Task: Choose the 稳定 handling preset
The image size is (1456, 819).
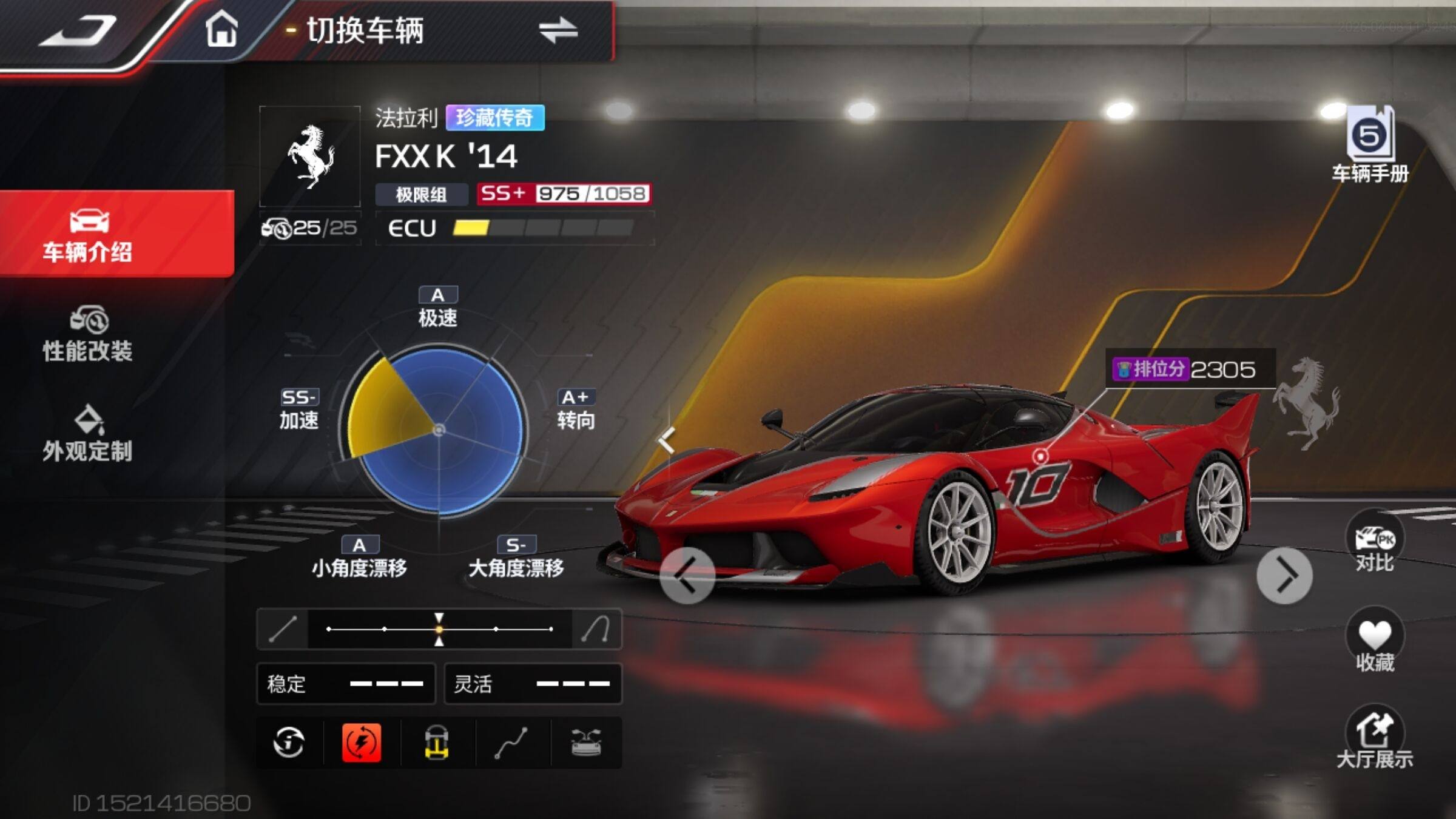Action: (x=346, y=684)
